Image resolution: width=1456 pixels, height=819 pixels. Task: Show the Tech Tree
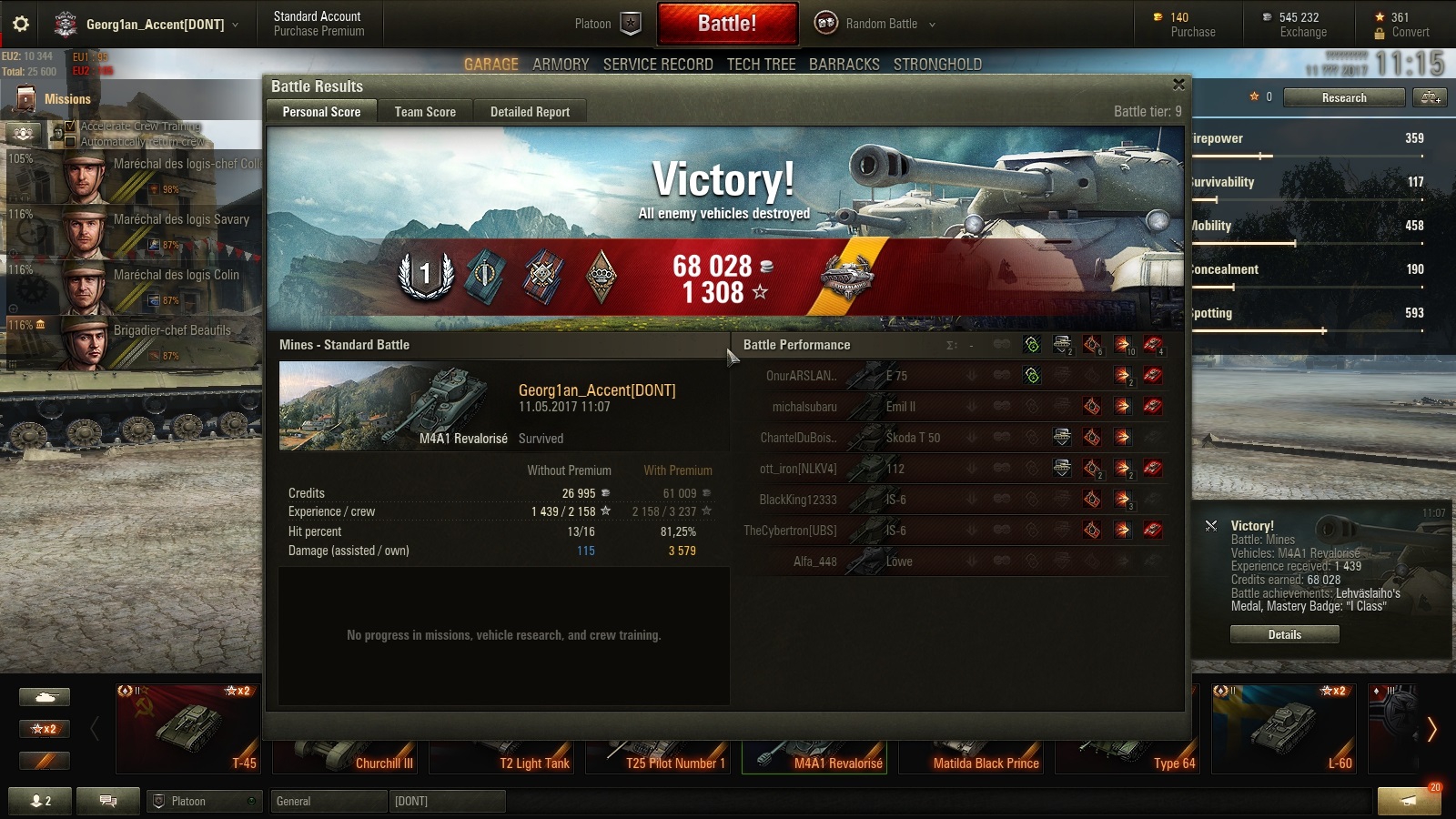[x=761, y=65]
